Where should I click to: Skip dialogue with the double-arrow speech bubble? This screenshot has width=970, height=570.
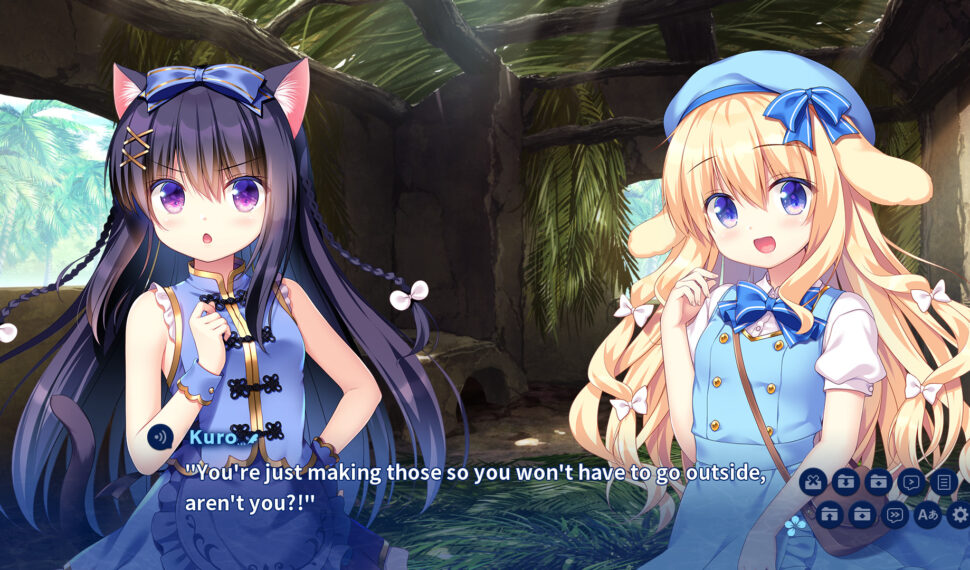[894, 515]
